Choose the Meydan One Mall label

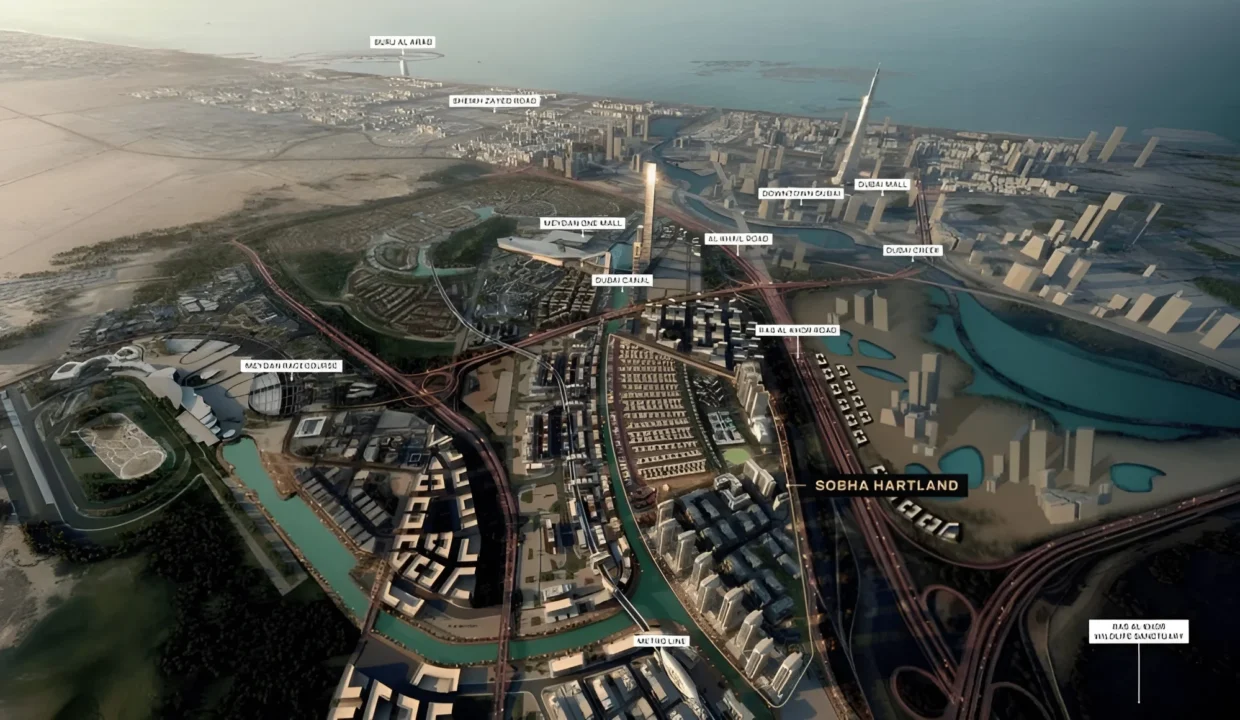pos(582,224)
